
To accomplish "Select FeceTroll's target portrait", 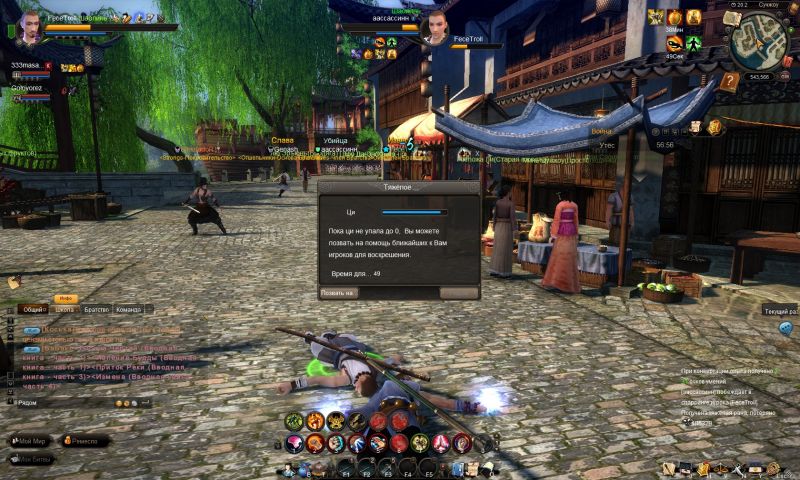I will (x=438, y=23).
